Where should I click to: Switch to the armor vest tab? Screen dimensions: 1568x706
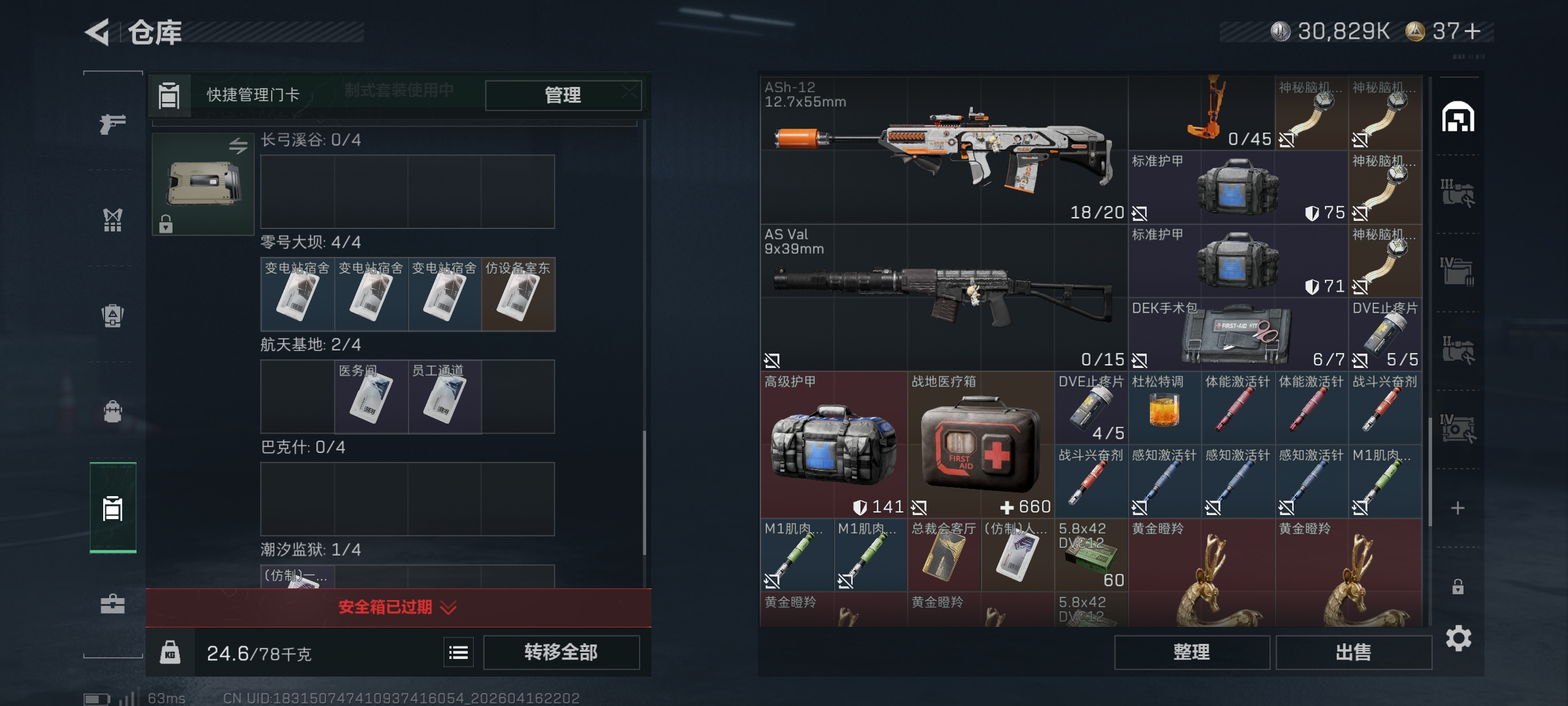112,220
